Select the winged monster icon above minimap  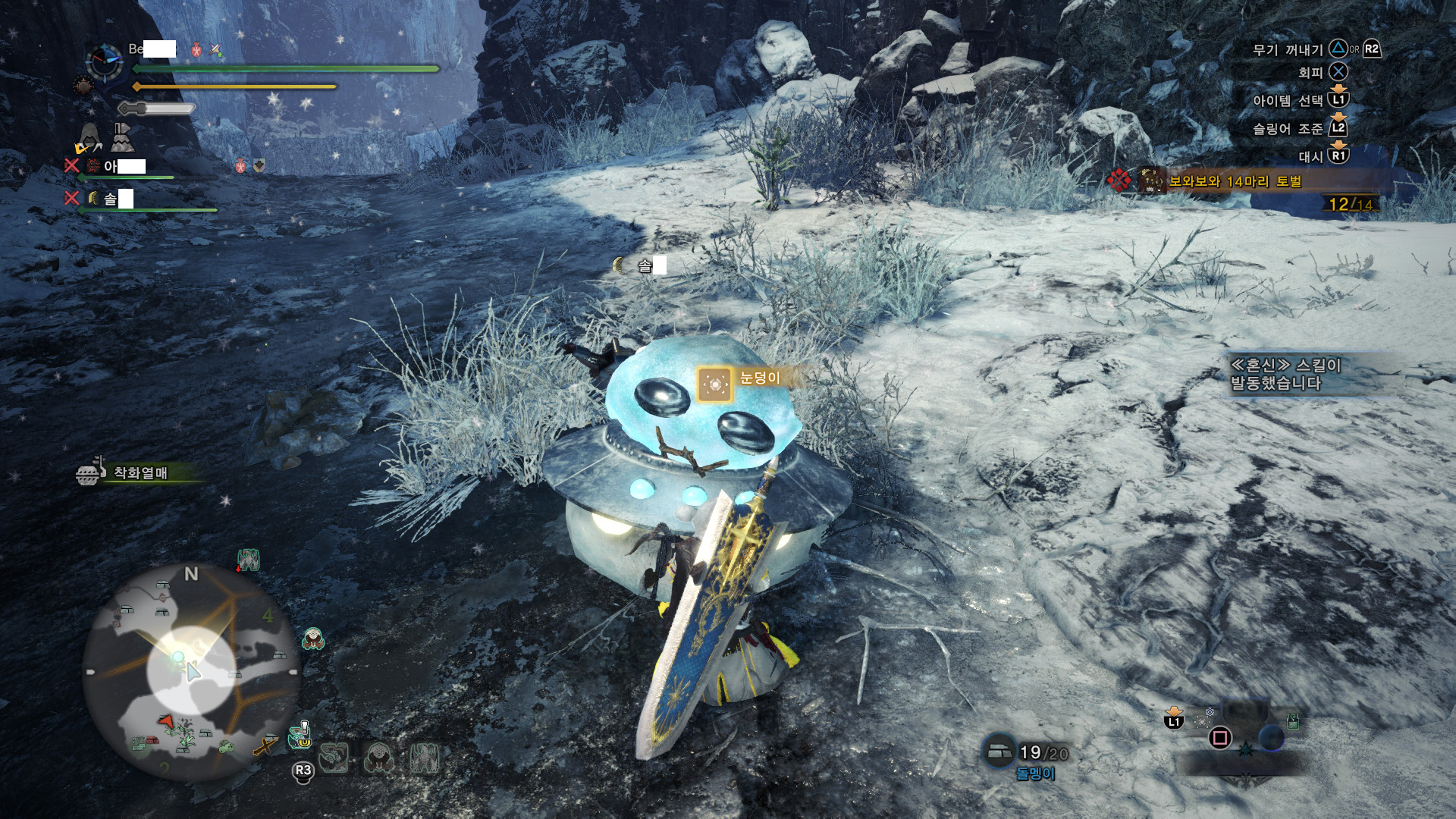(249, 560)
